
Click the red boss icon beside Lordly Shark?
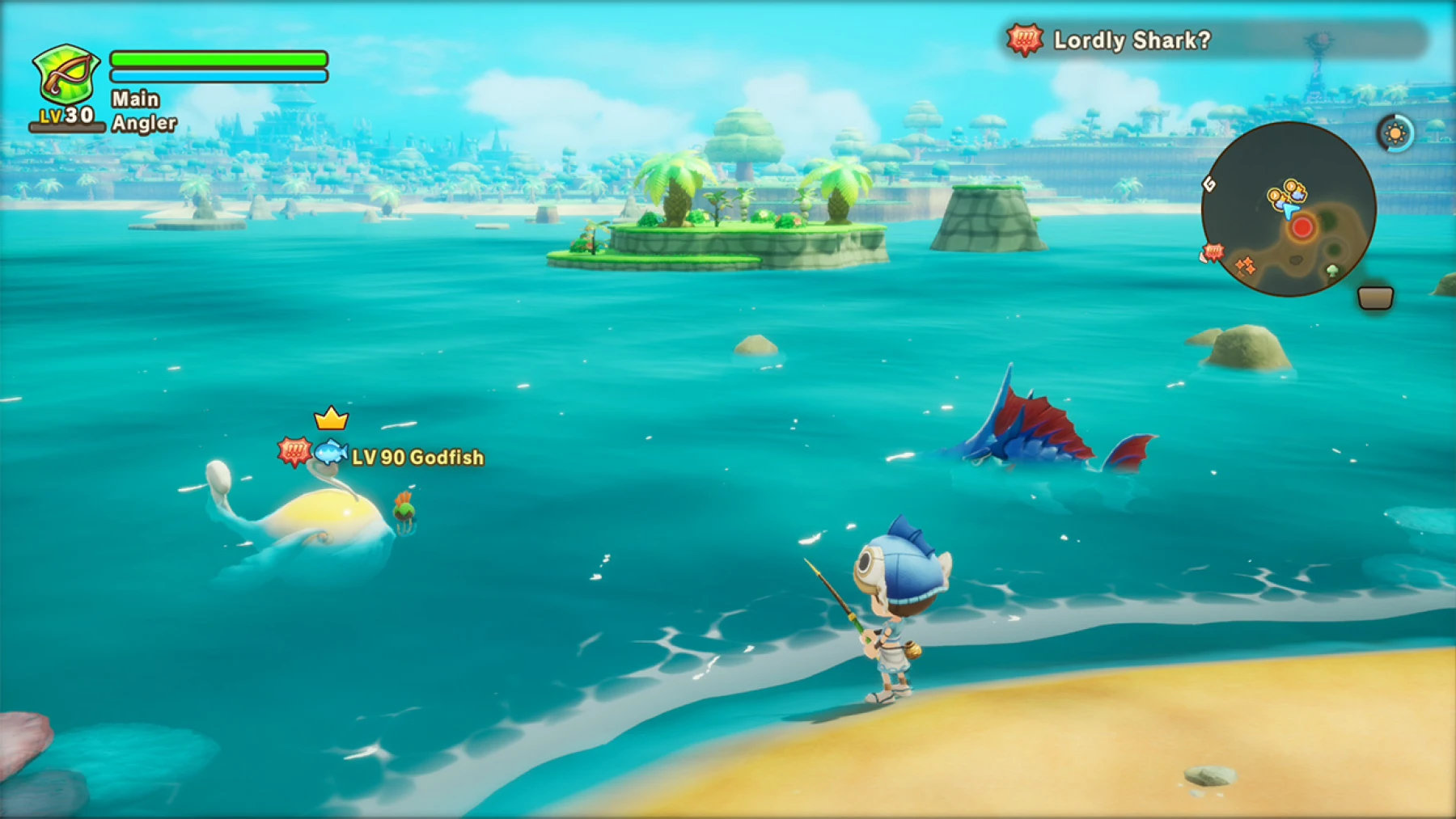point(1025,40)
